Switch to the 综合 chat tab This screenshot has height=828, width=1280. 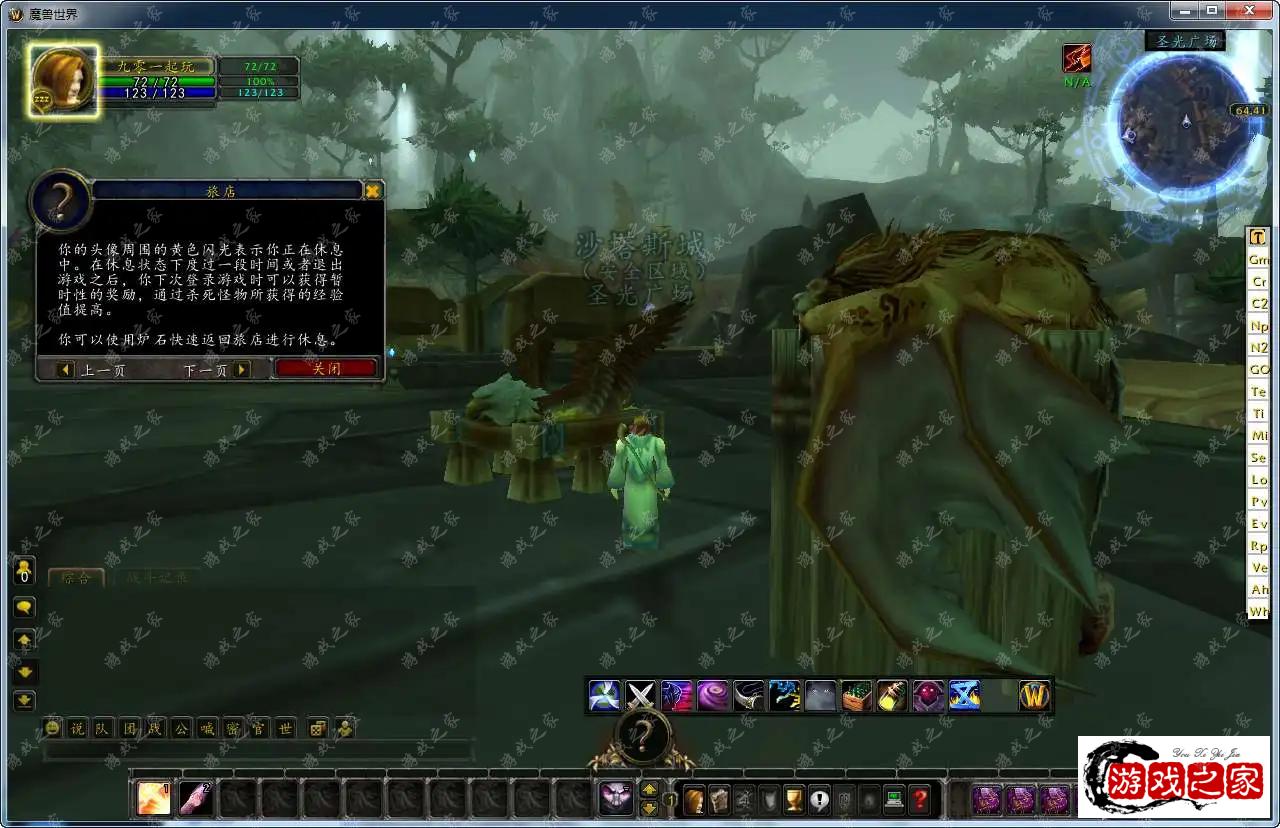click(76, 577)
